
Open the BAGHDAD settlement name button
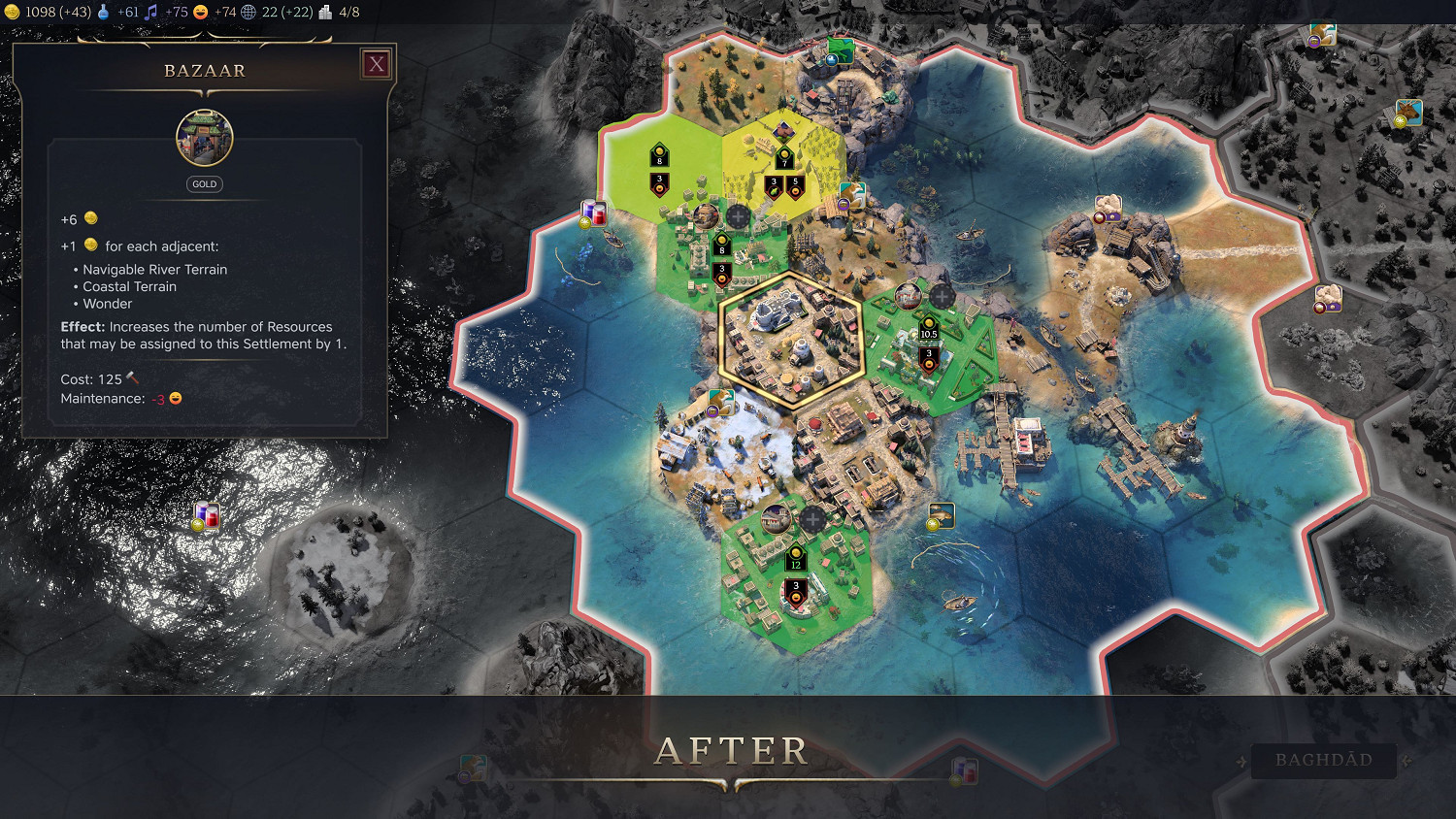pos(1324,761)
